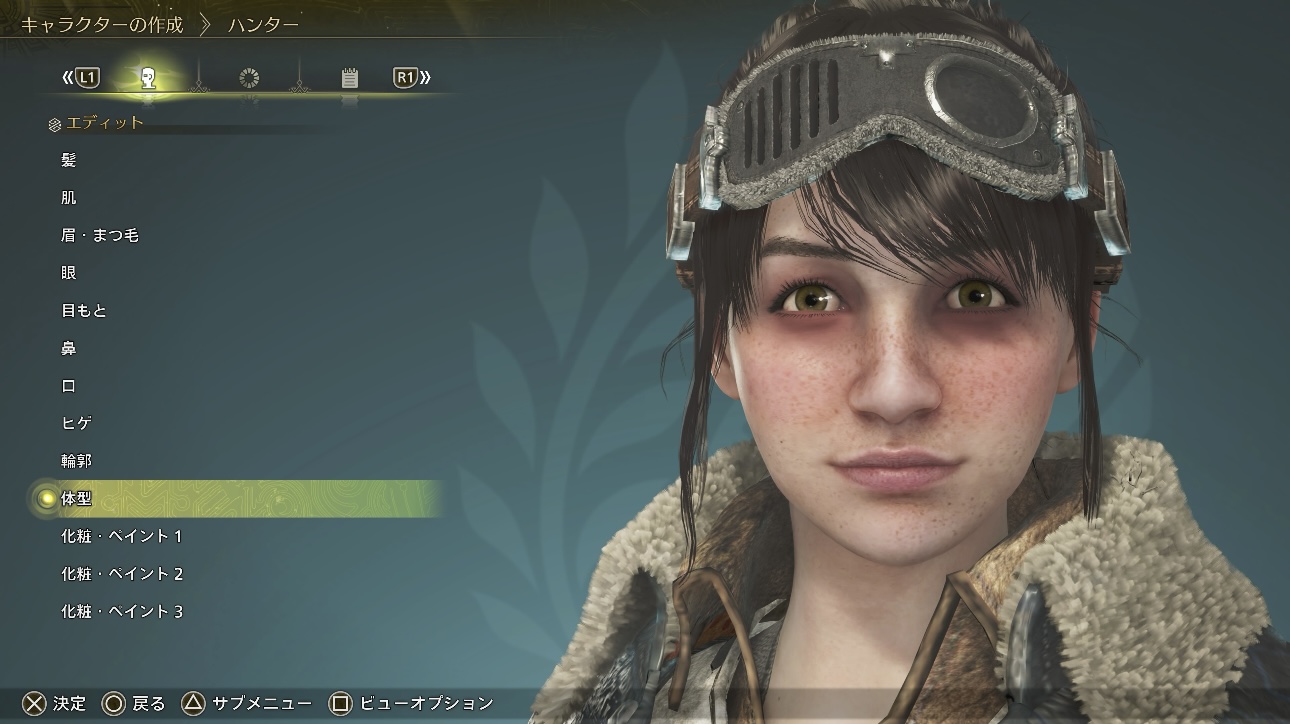1290x724 pixels.
Task: Choose 化粧・ペイント 2 from the list
Action: click(x=121, y=574)
